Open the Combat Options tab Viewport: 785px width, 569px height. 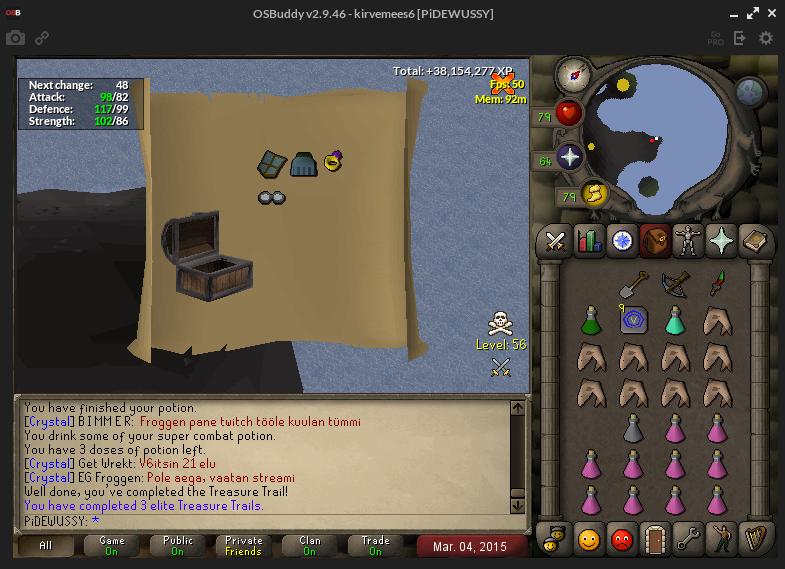tap(554, 241)
